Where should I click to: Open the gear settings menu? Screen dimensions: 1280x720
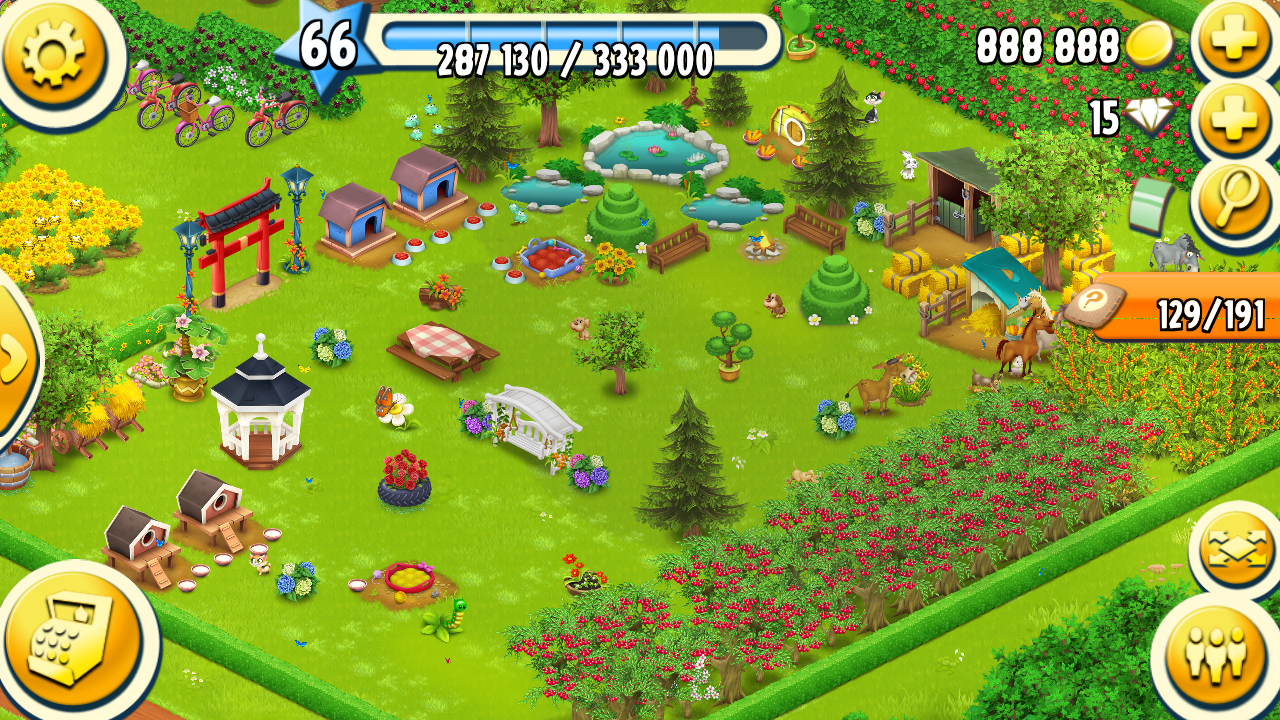coord(54,52)
